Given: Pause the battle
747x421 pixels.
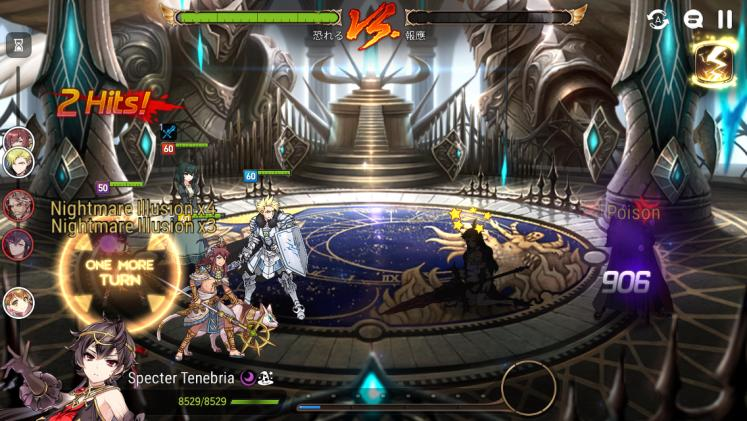Looking at the screenshot, I should point(725,18).
